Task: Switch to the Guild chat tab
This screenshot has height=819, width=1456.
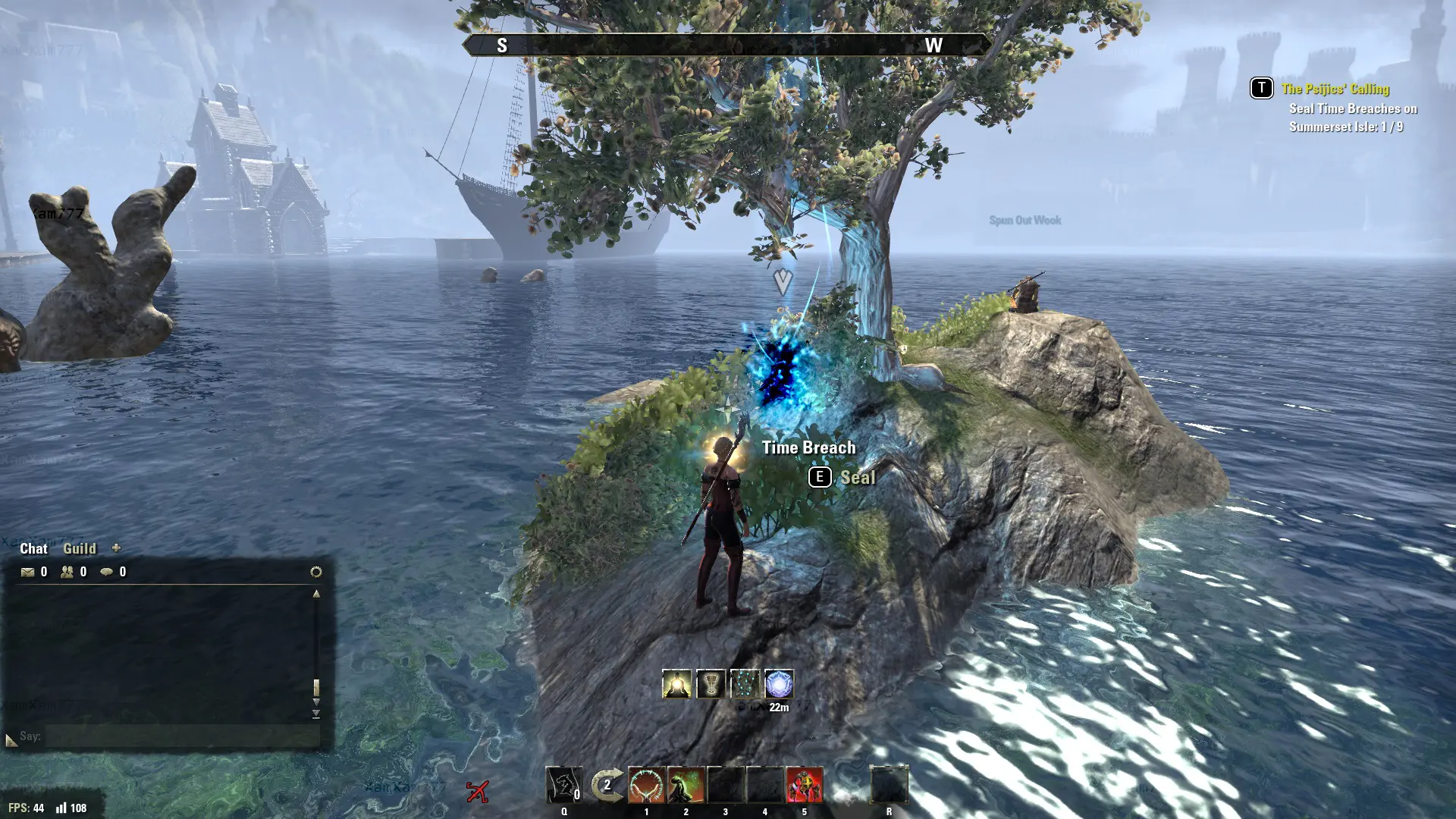Action: tap(79, 548)
